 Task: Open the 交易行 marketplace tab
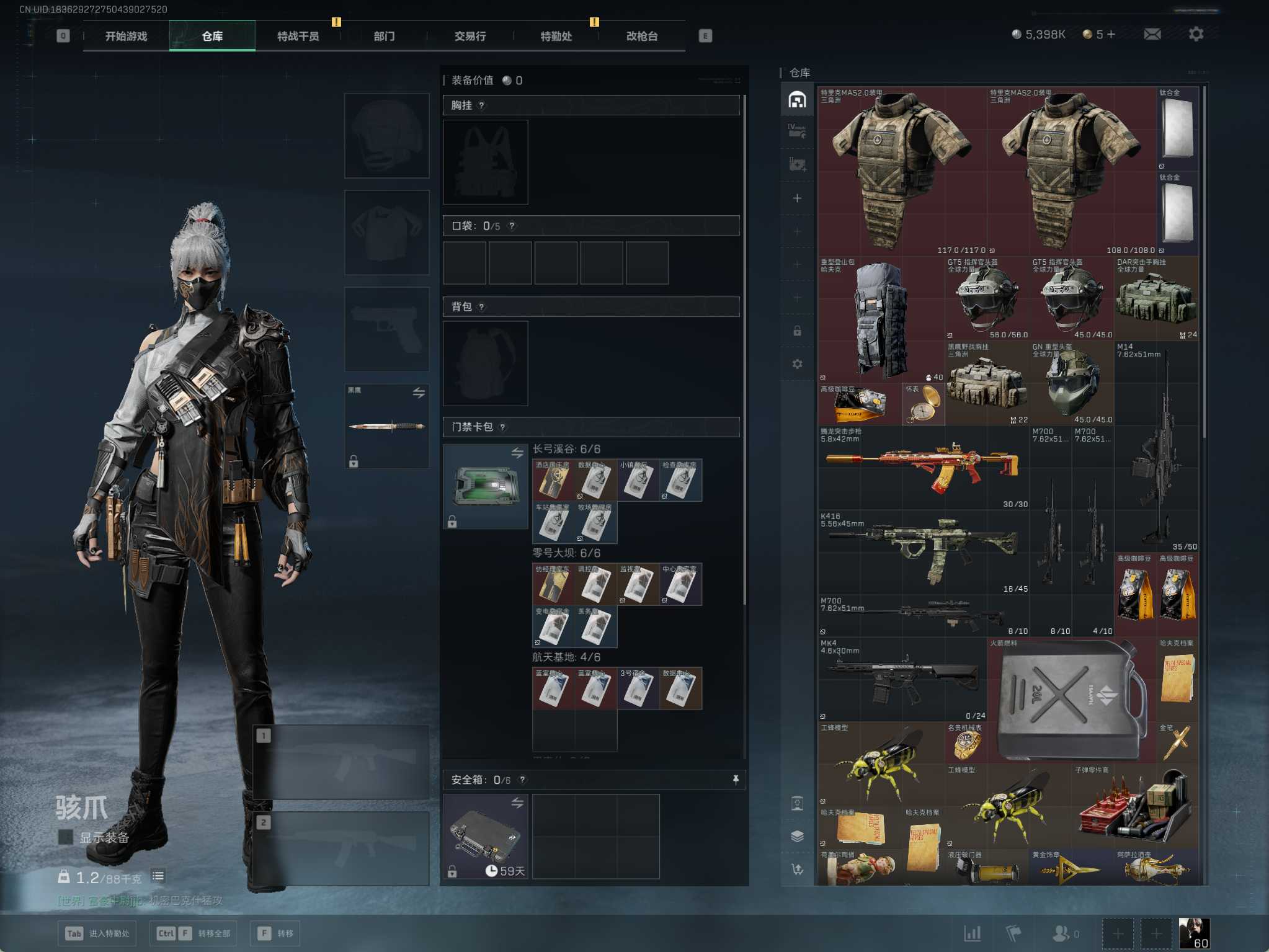470,36
